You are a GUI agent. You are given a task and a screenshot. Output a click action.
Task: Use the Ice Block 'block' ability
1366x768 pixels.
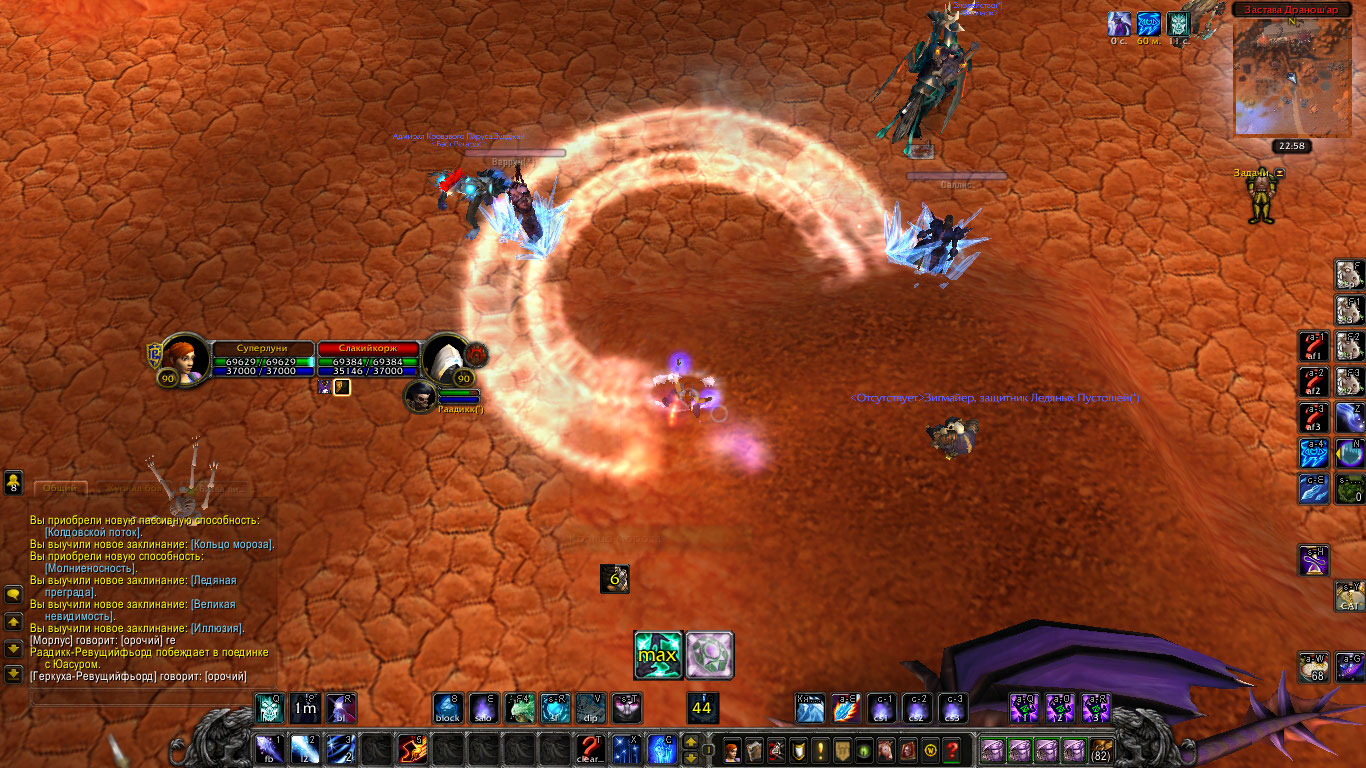(x=447, y=708)
